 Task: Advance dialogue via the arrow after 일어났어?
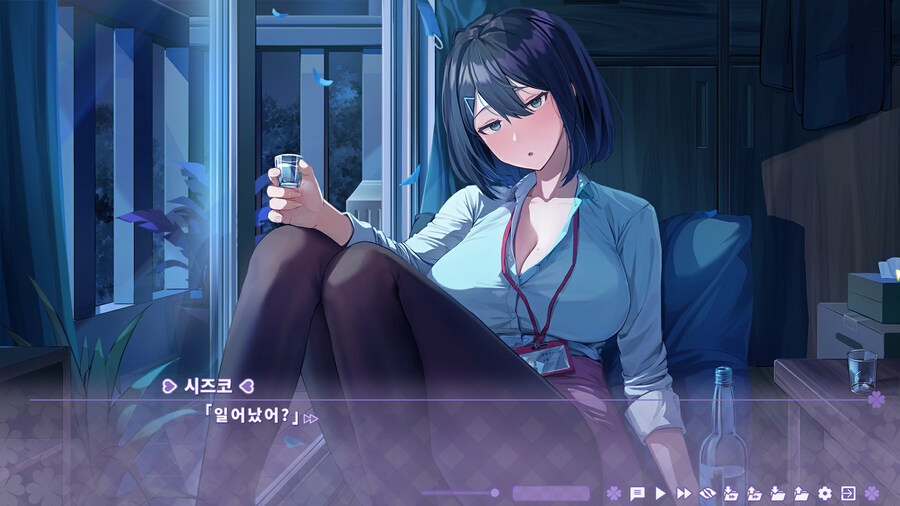[x=311, y=418]
